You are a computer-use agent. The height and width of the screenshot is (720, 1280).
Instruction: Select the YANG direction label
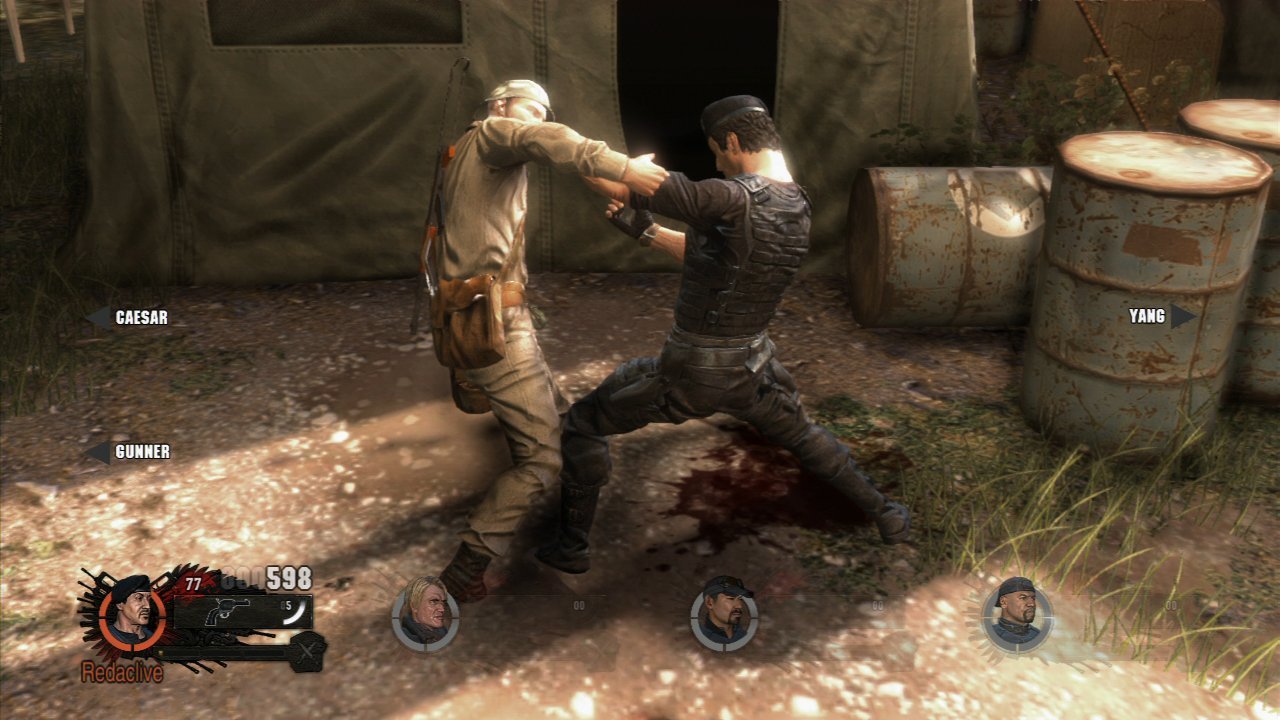[x=1148, y=316]
